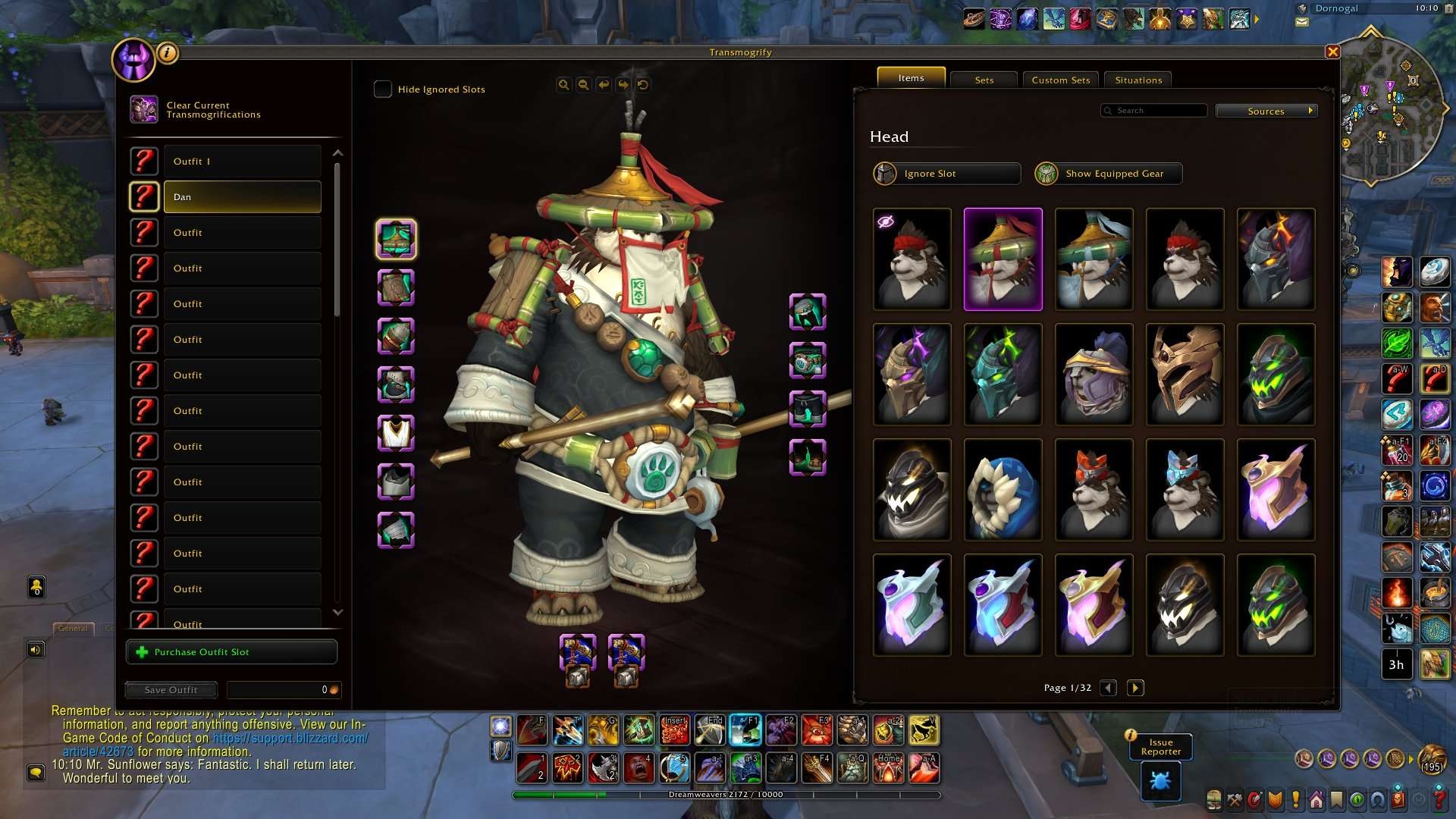Open the Issue Reporter bug button
This screenshot has height=819, width=1456.
[x=1160, y=780]
